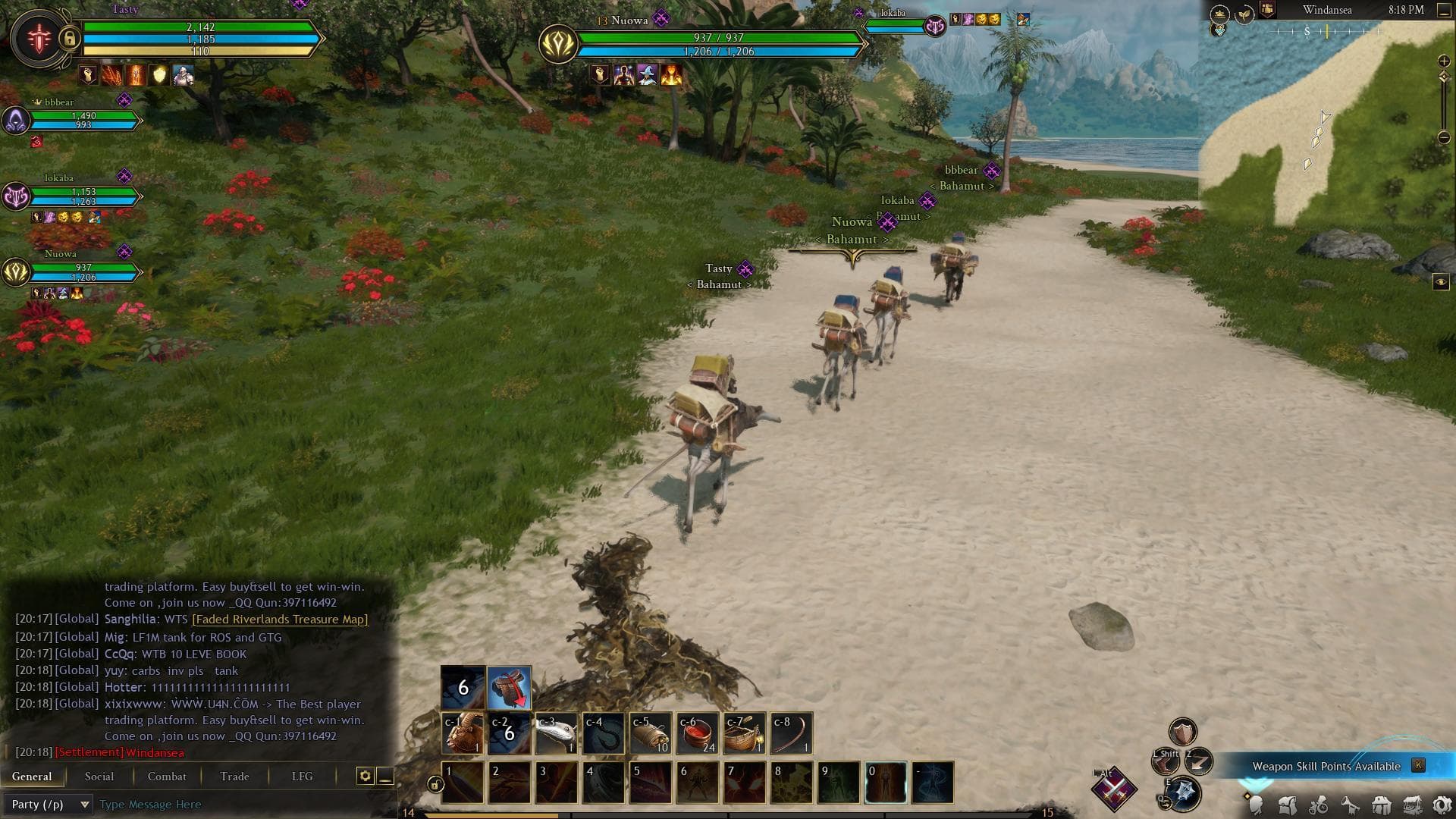Open the Faded Riverlands Treasure Map link
This screenshot has height=819, width=1456.
pos(280,619)
